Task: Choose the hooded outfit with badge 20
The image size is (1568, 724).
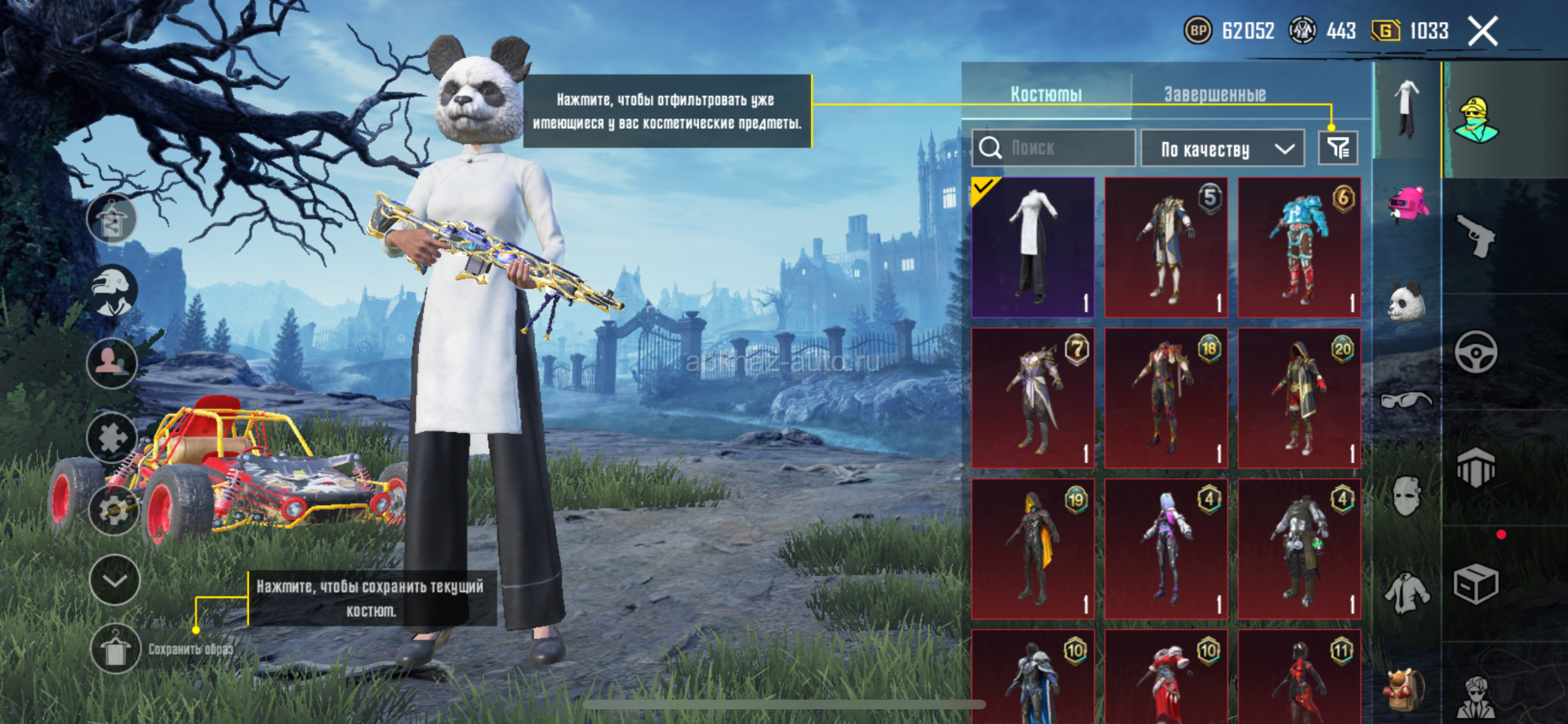Action: point(1299,398)
